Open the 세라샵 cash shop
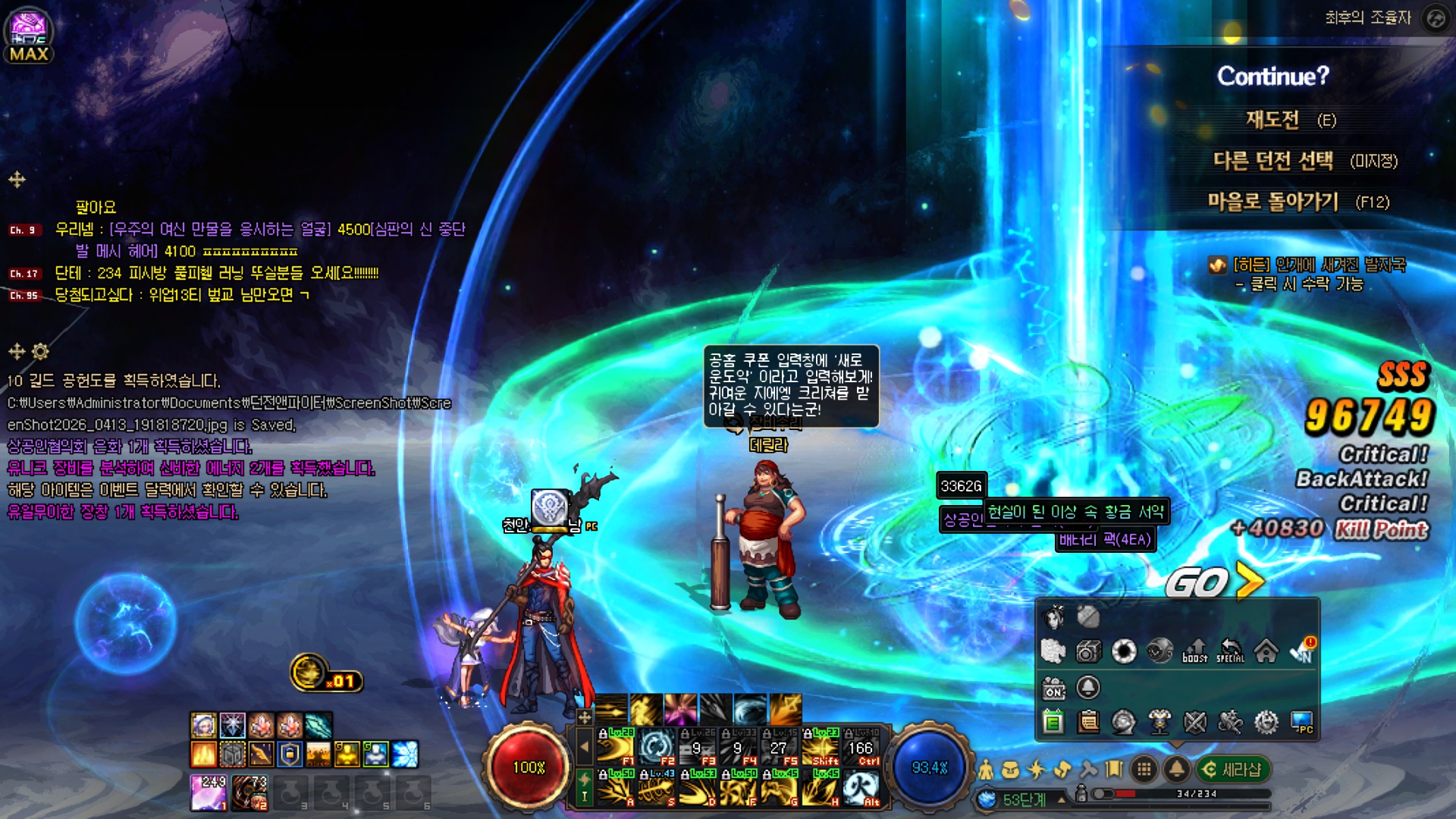The image size is (1456, 819). [x=1233, y=770]
